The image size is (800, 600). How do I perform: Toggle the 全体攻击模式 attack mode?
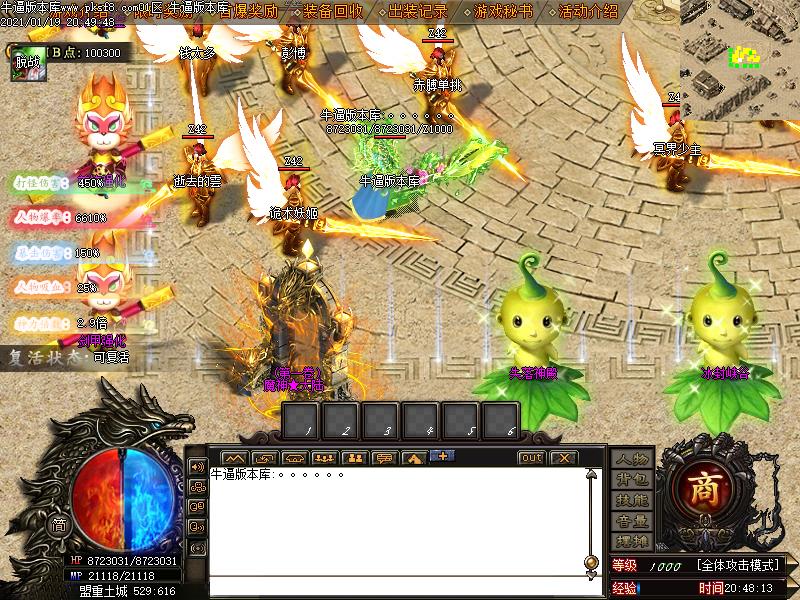click(738, 566)
